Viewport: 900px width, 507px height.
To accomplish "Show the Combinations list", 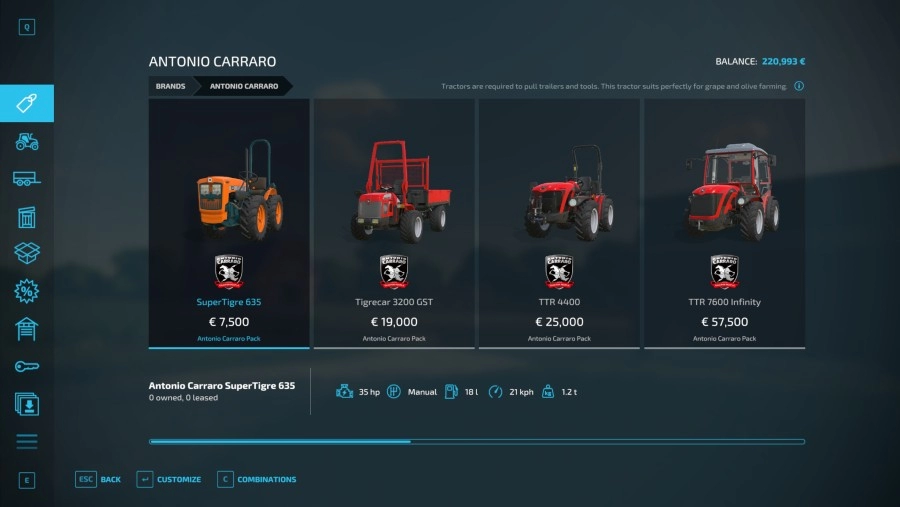I will click(x=256, y=479).
